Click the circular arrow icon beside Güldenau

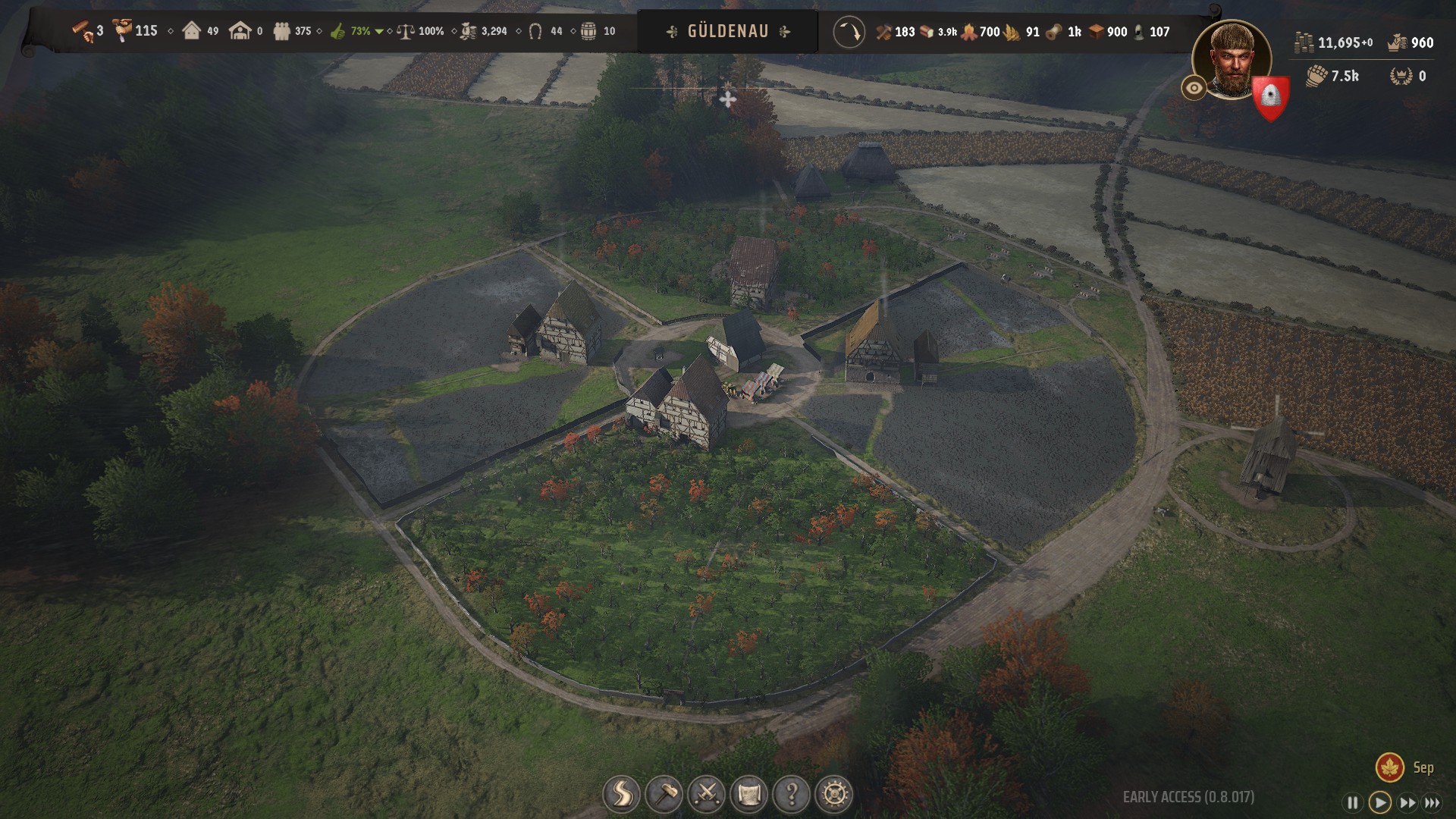click(849, 33)
